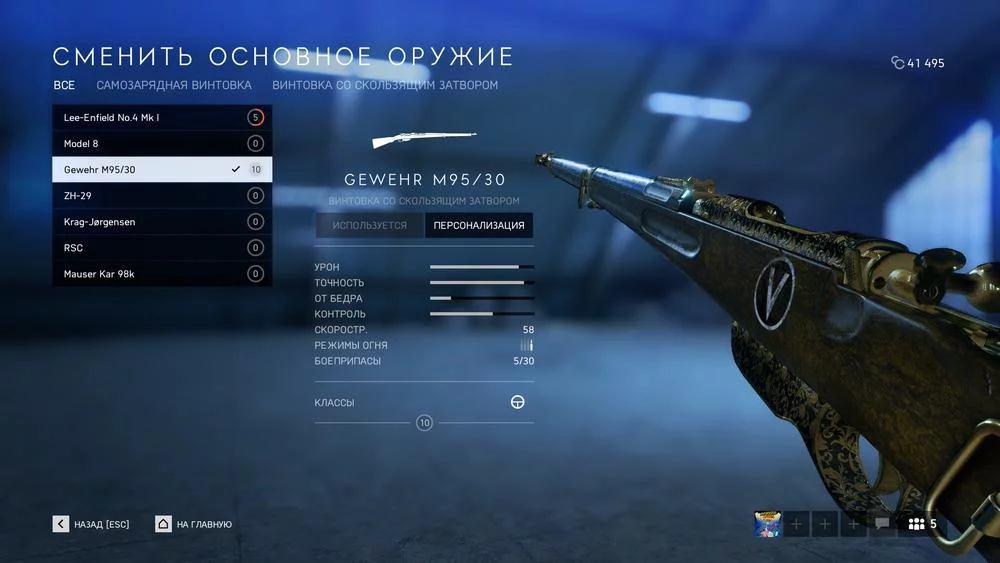Return home via НА ГЛАВНУЮ
Viewport: 1000px width, 563px height.
pyautogui.click(x=194, y=524)
